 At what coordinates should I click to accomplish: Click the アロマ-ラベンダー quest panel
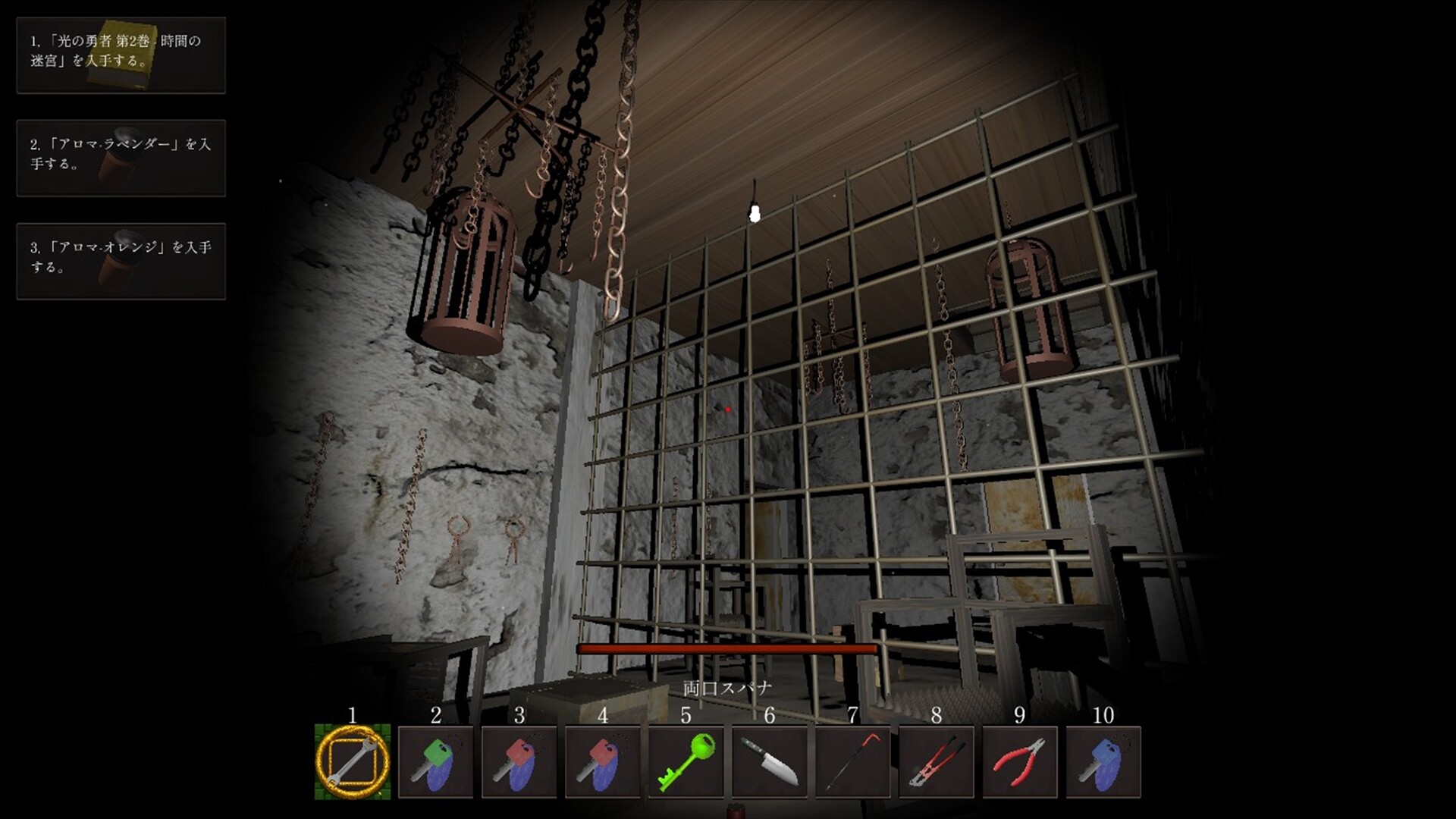coord(120,157)
